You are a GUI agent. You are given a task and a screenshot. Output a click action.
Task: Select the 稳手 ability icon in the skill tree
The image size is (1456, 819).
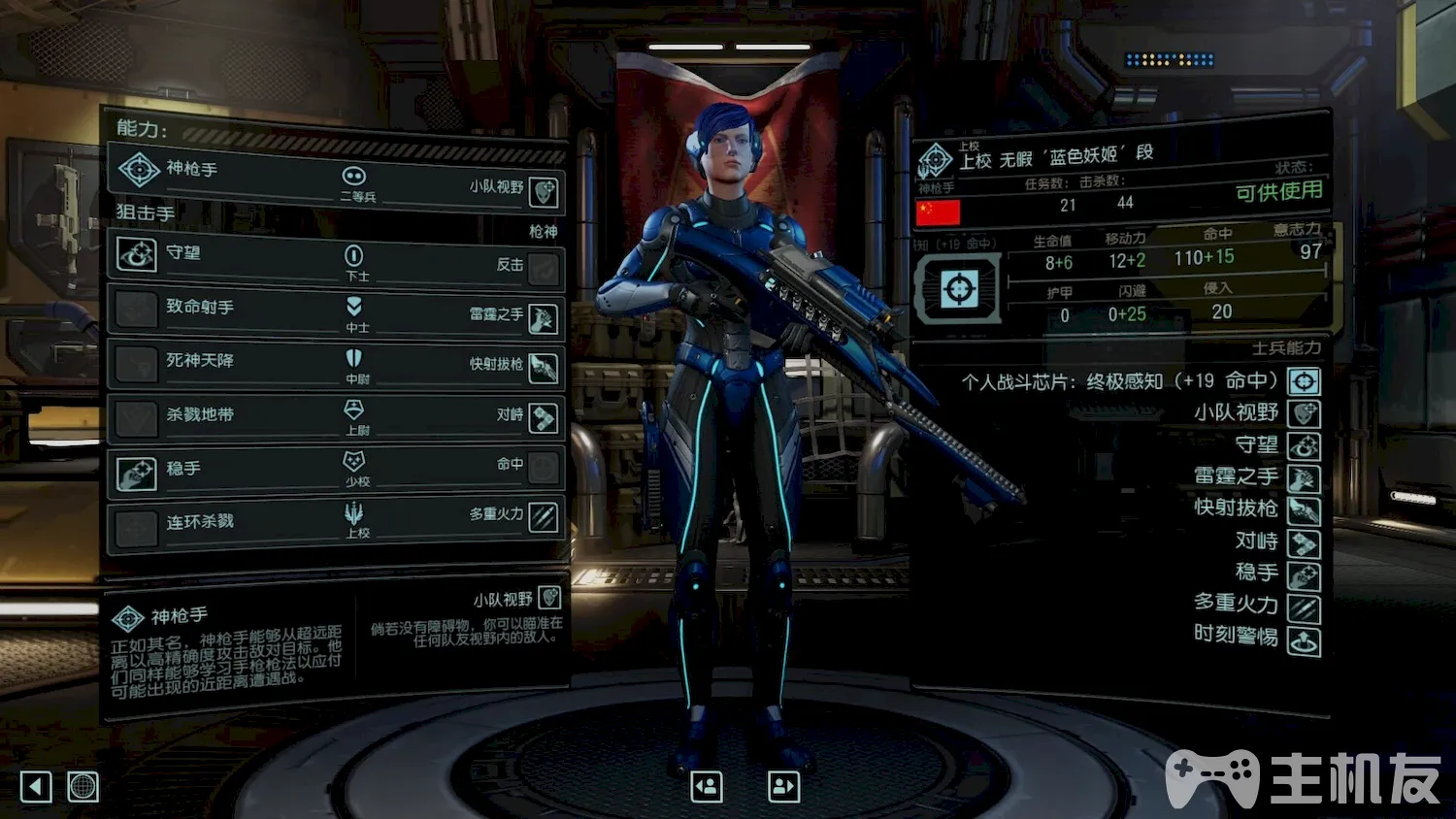(137, 474)
